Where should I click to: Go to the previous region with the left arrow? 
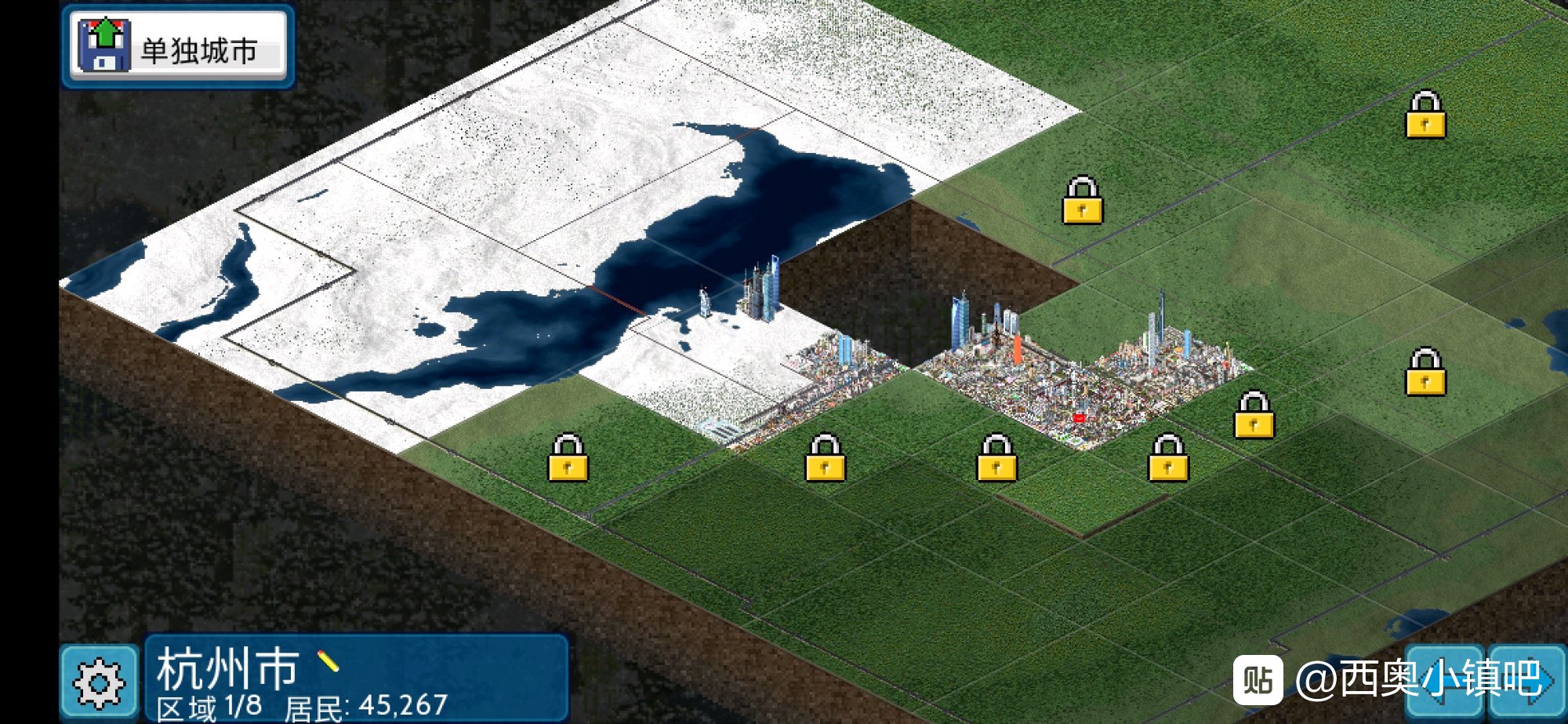pyautogui.click(x=1444, y=681)
